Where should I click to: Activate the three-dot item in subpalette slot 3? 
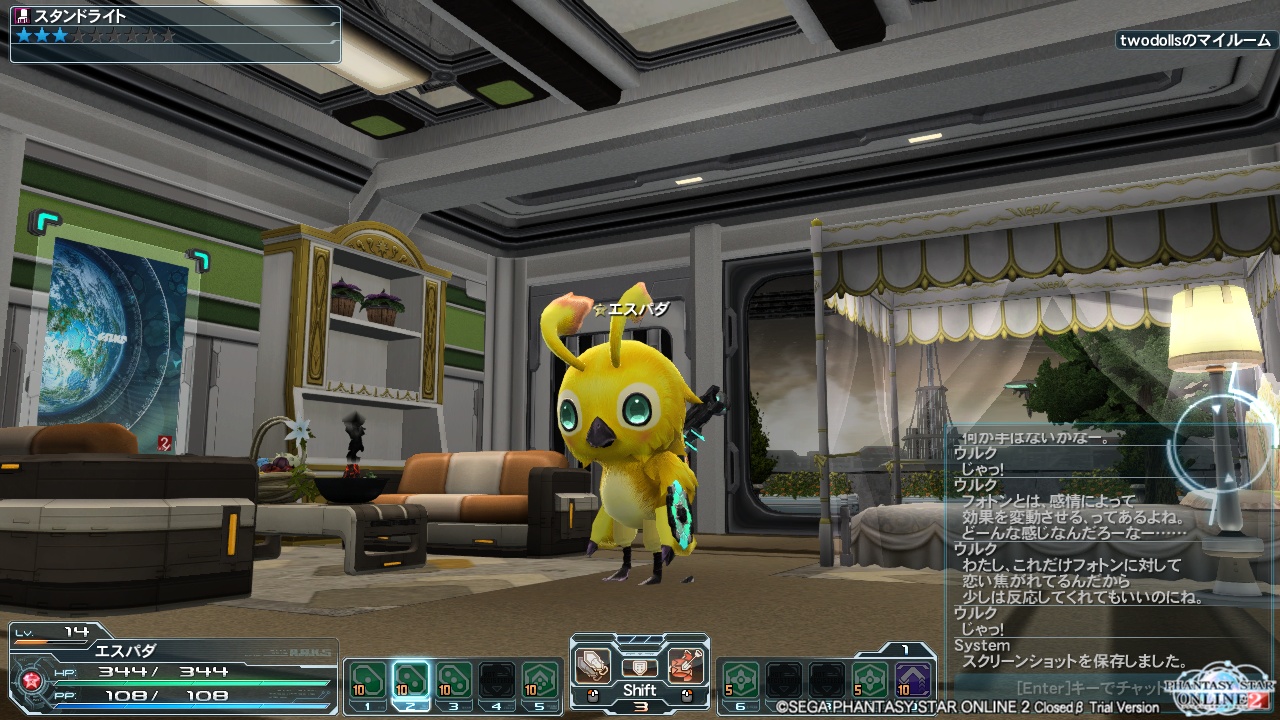click(x=454, y=680)
